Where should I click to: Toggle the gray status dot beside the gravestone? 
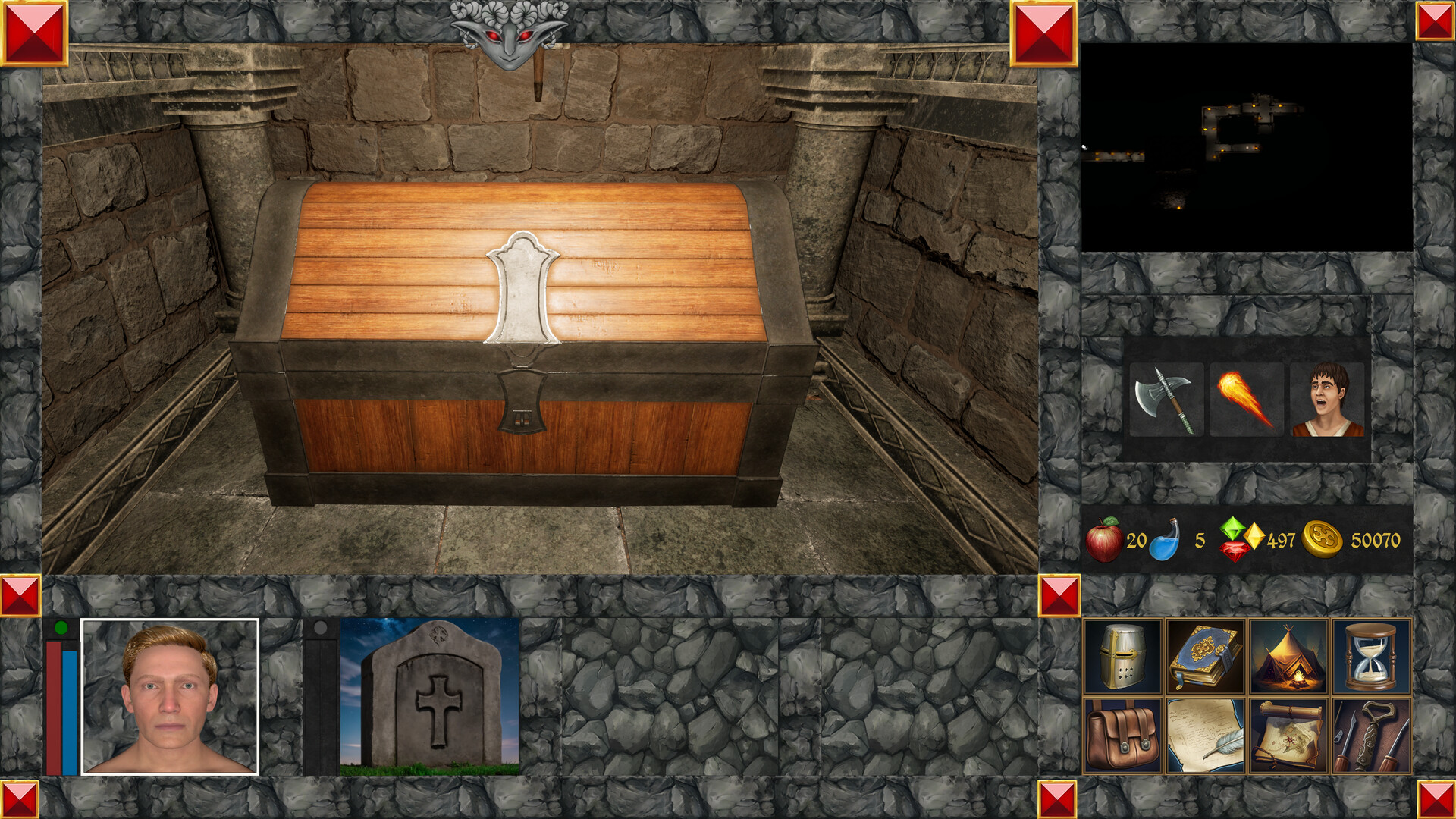click(322, 626)
